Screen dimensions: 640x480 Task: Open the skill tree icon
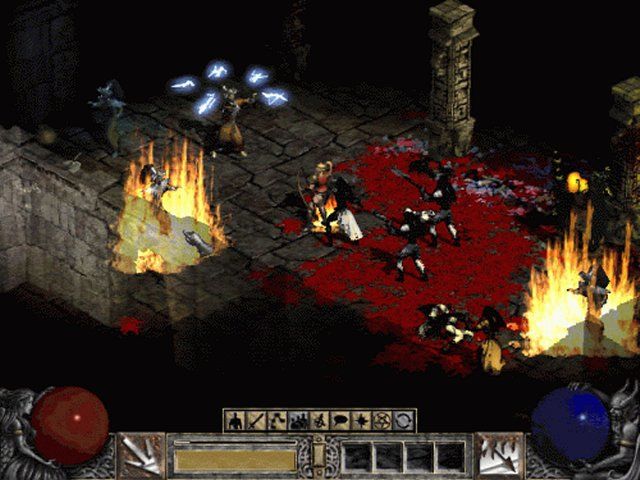point(276,421)
